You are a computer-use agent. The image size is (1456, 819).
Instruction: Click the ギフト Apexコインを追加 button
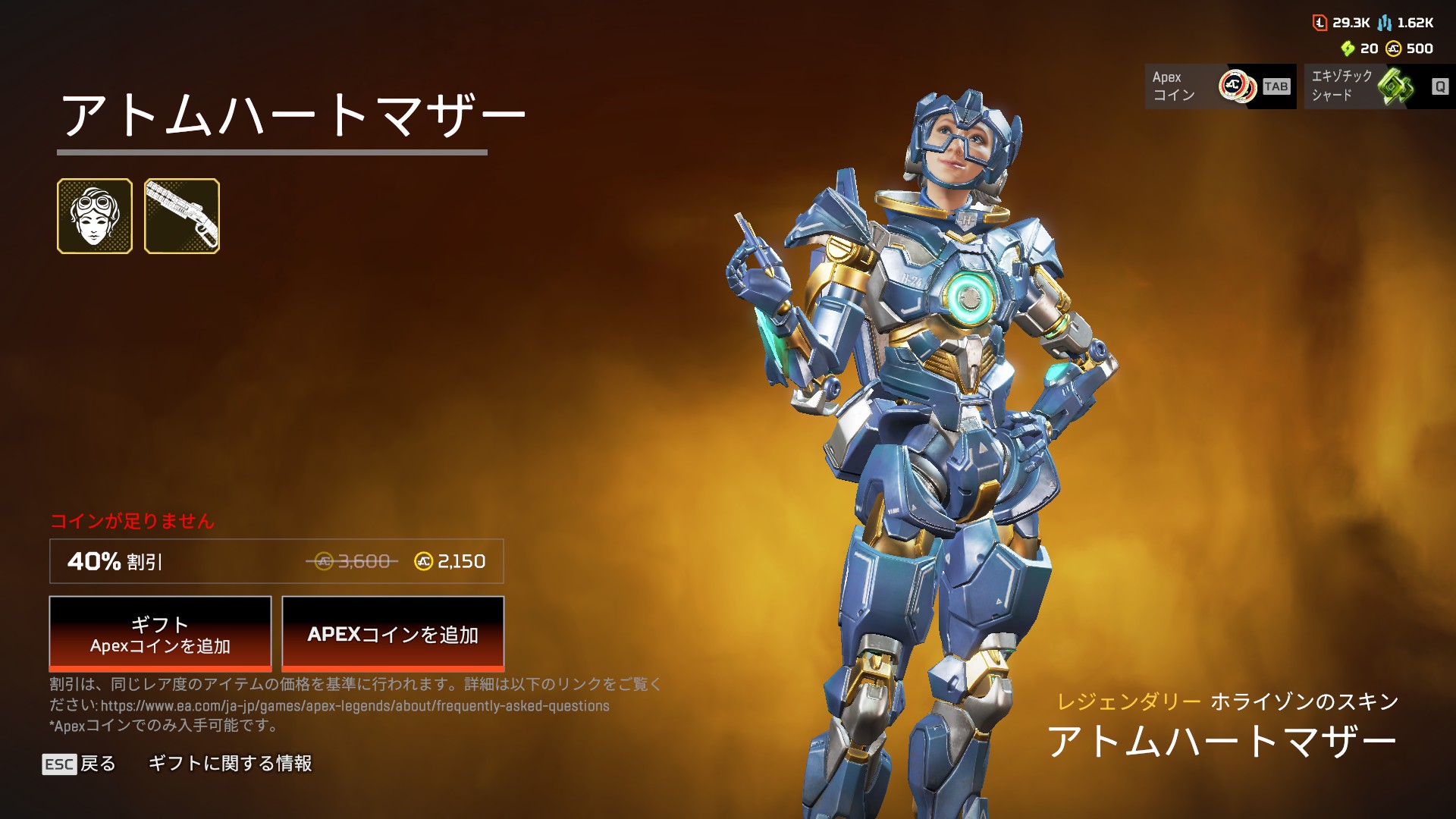click(x=160, y=634)
